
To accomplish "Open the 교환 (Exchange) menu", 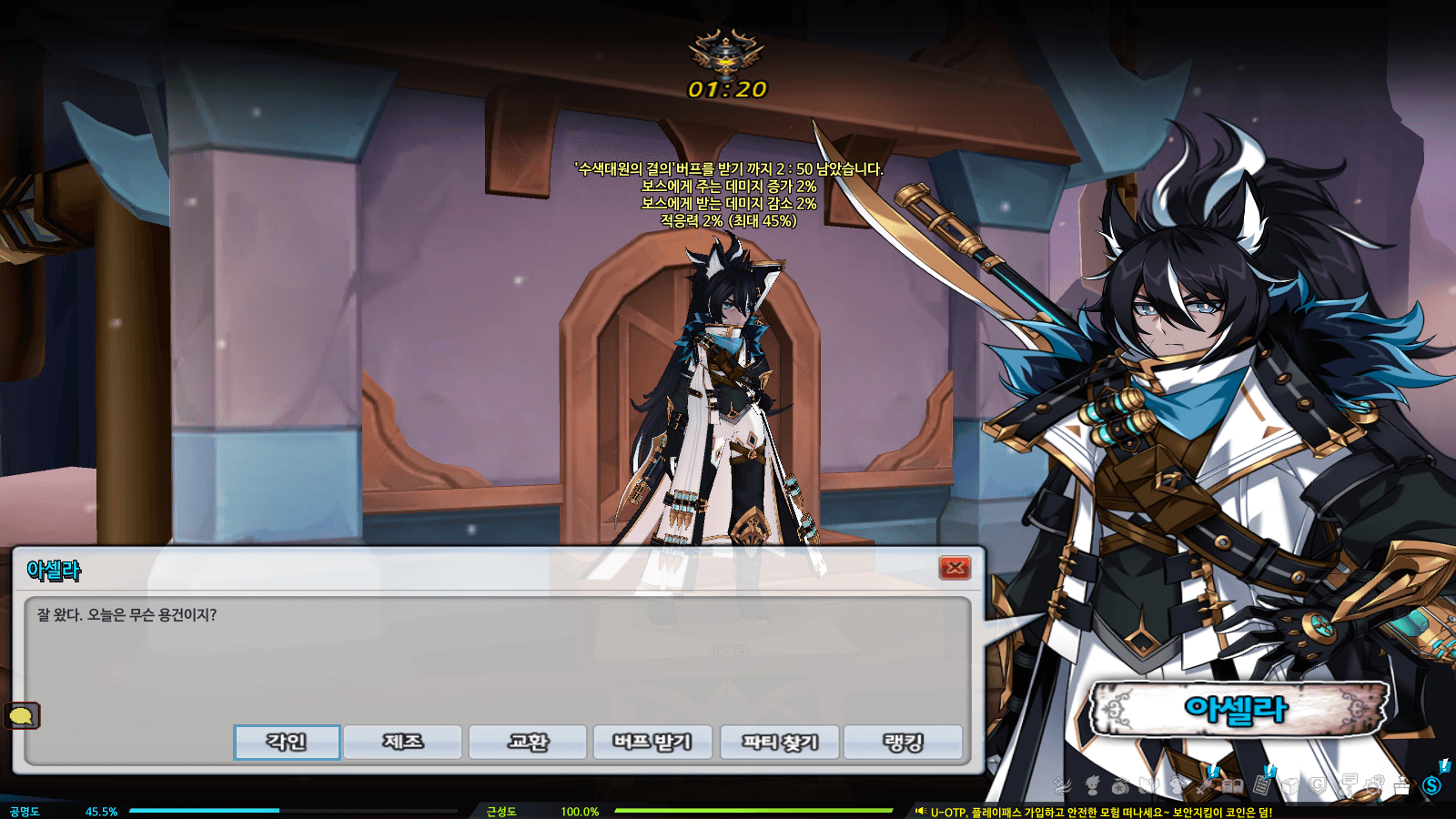I will tap(528, 742).
